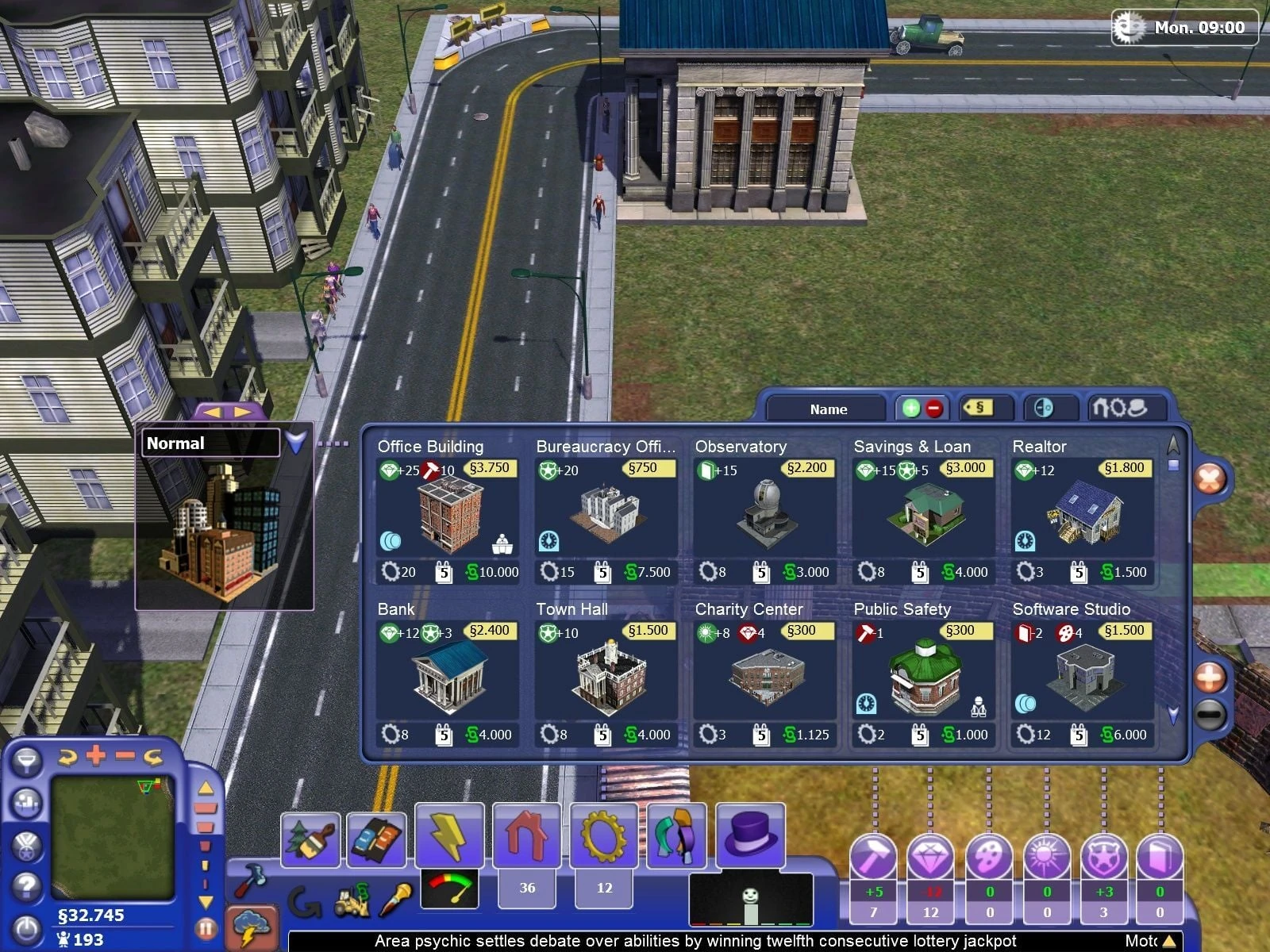Select the Software Studio card

[x=1082, y=675]
